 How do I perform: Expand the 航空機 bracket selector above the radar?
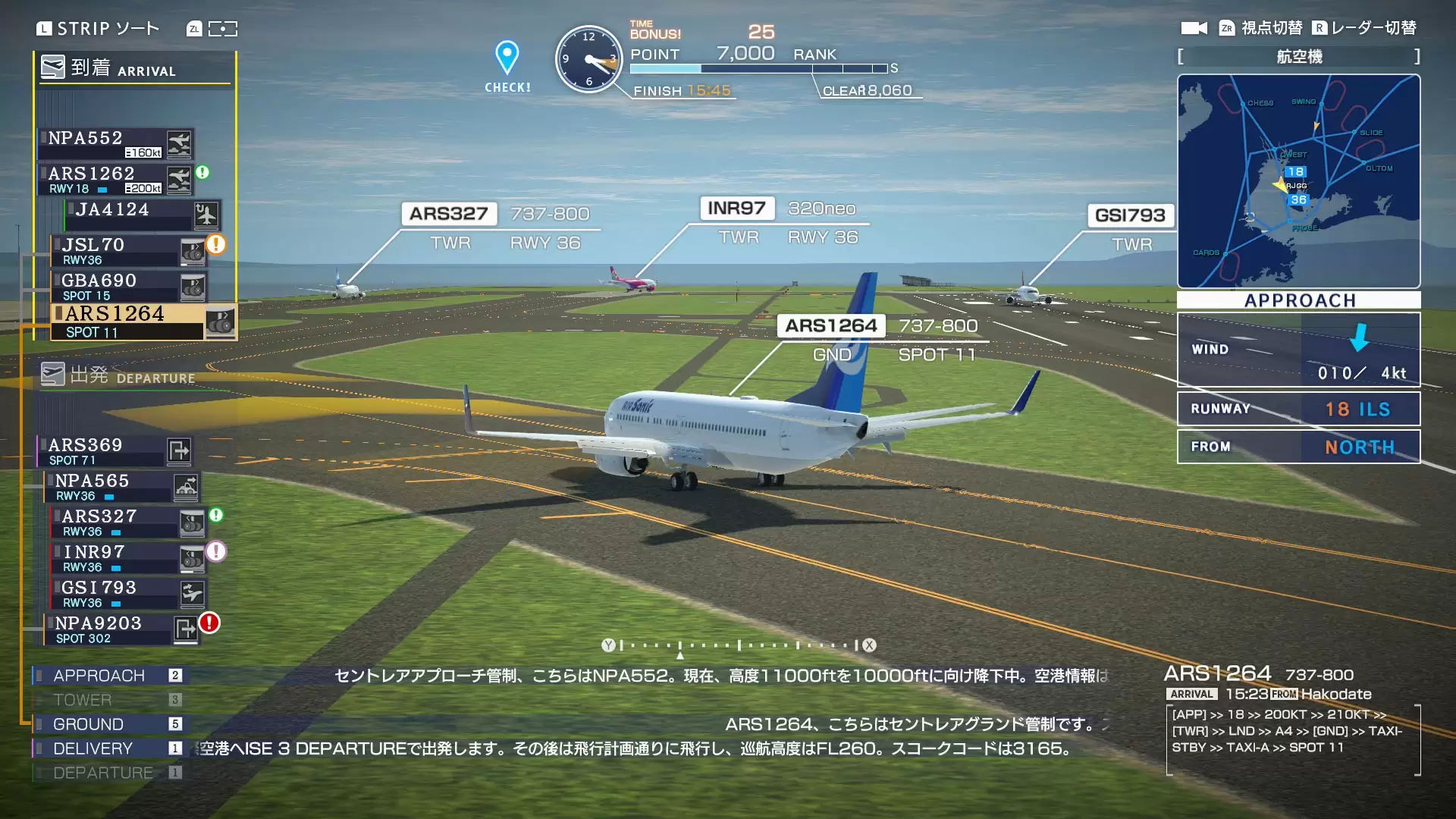click(x=1298, y=56)
